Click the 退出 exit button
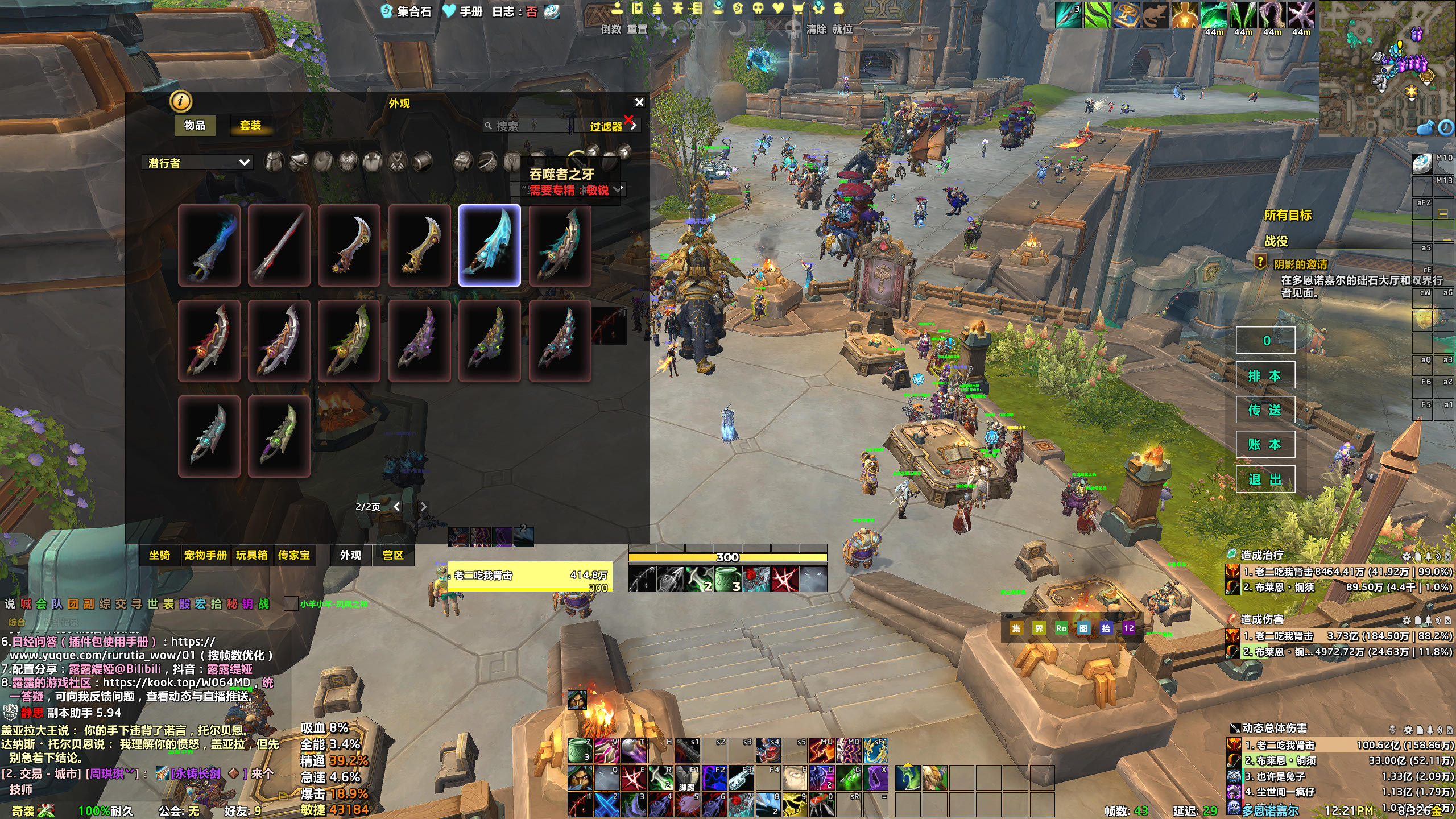 tap(1265, 479)
